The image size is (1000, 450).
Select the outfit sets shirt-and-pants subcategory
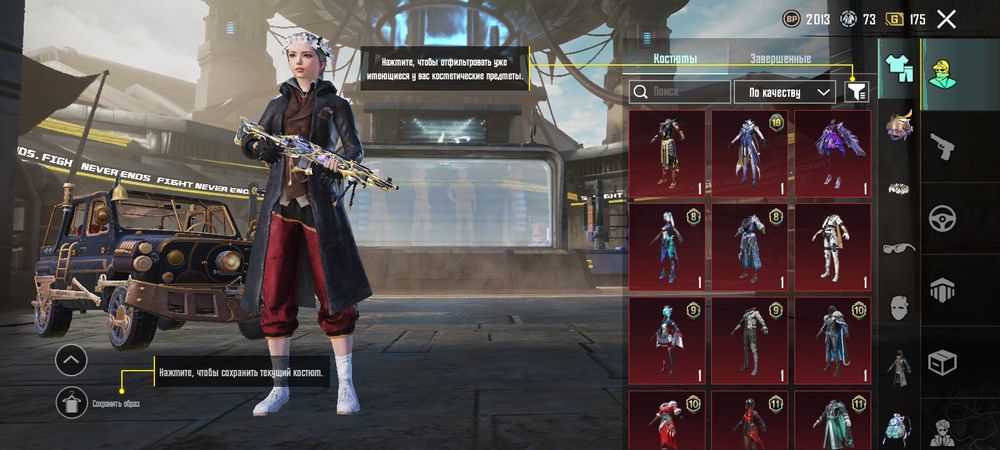coord(898,68)
